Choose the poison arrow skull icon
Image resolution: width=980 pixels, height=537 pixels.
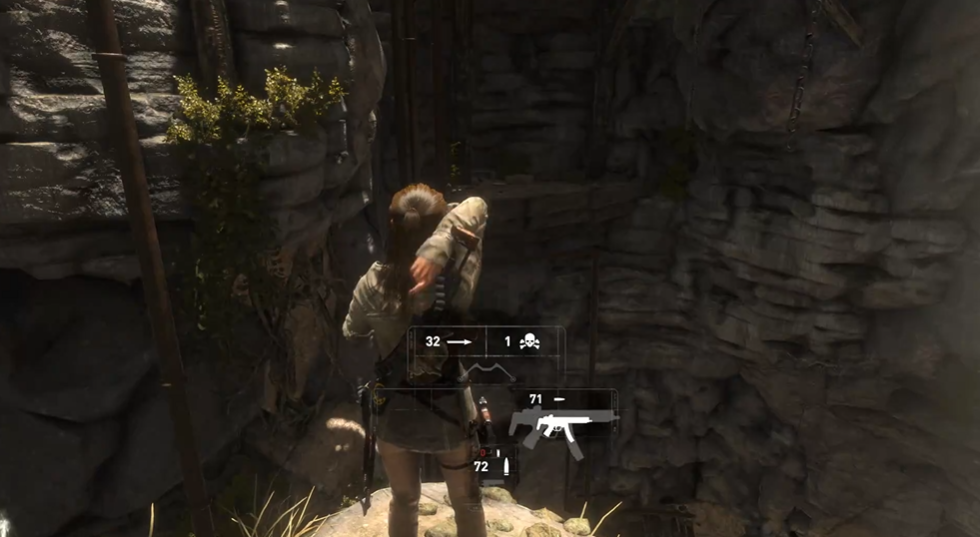[529, 342]
